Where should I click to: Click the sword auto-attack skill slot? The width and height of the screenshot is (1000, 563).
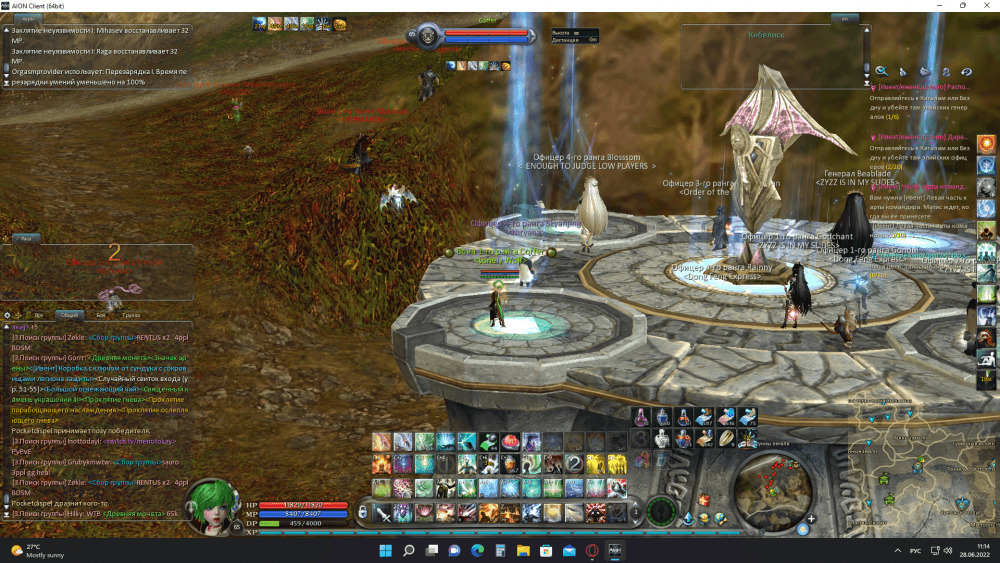coord(381,512)
